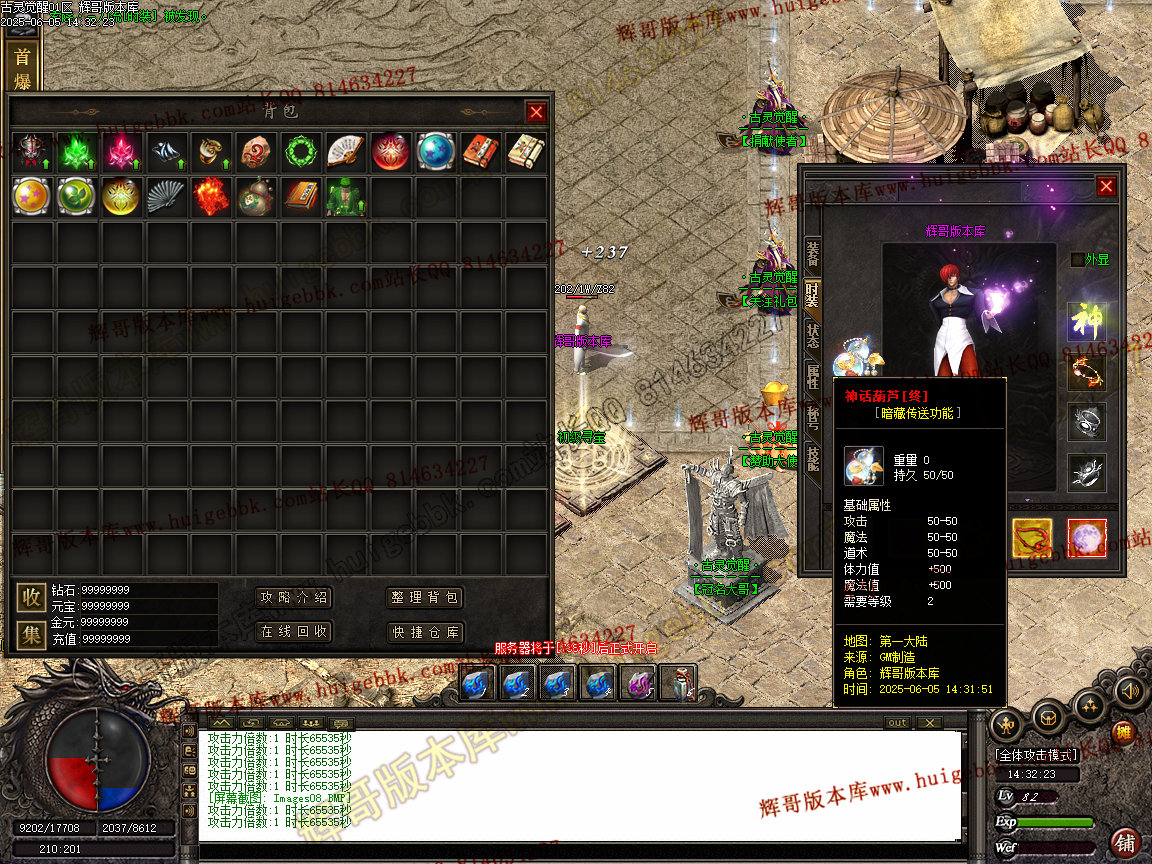The image size is (1152, 864).
Task: Select the white folding fan in the bag
Action: point(343,152)
